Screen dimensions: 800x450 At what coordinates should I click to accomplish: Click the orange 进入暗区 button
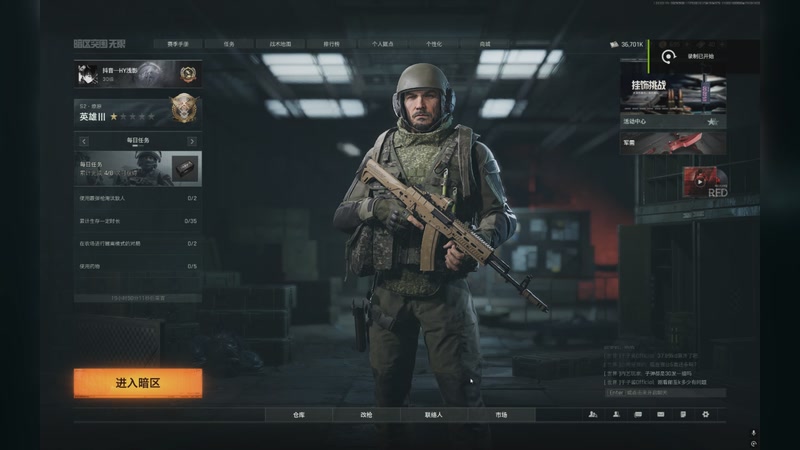(138, 383)
